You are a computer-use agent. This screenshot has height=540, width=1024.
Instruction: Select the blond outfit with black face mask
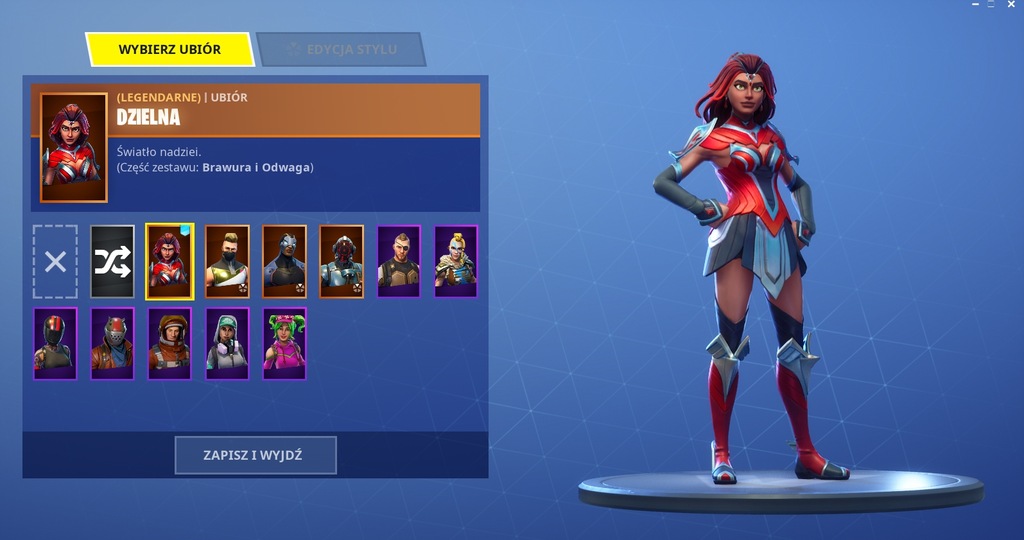point(227,262)
